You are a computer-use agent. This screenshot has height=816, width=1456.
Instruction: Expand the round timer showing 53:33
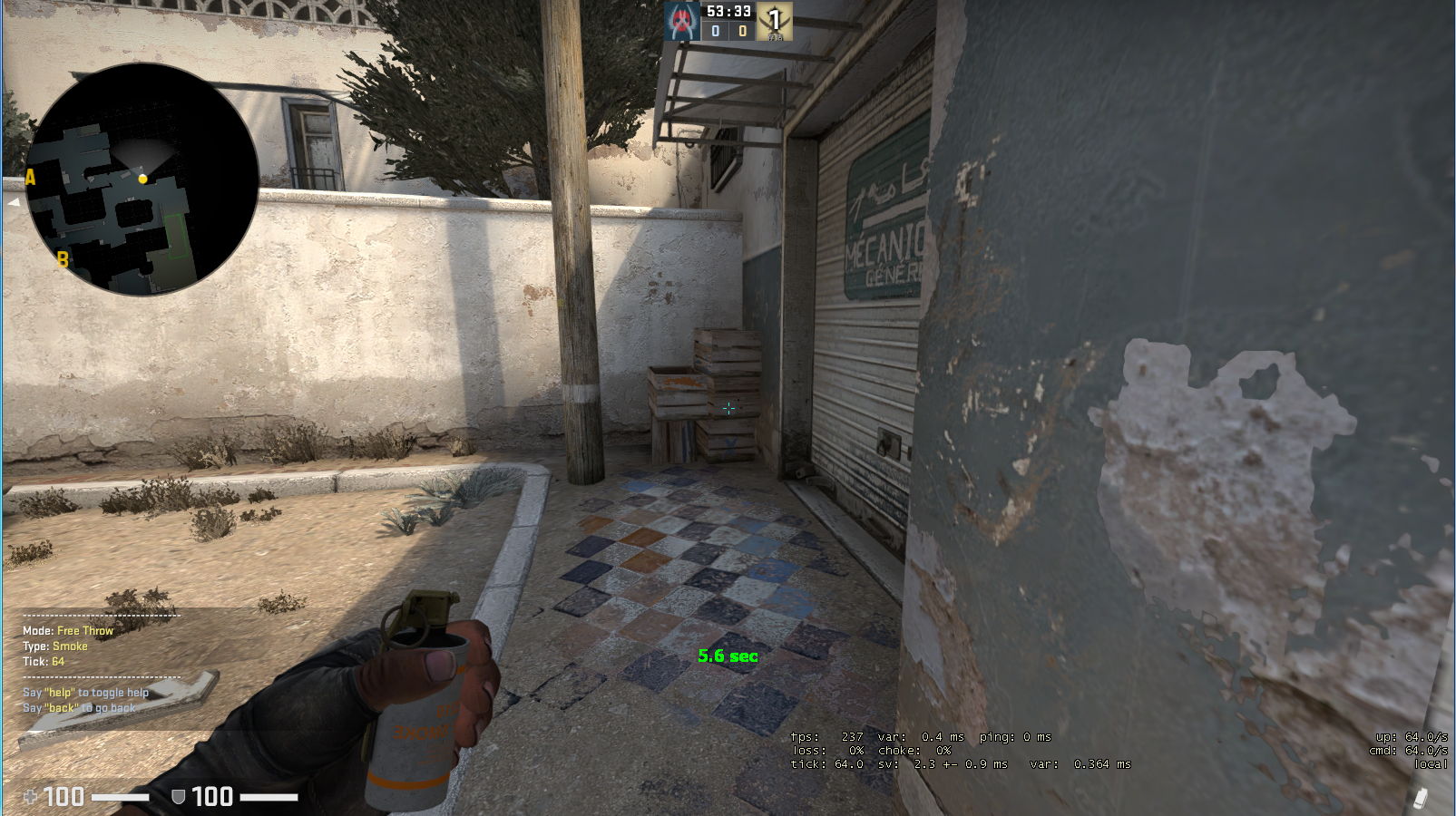pyautogui.click(x=728, y=13)
